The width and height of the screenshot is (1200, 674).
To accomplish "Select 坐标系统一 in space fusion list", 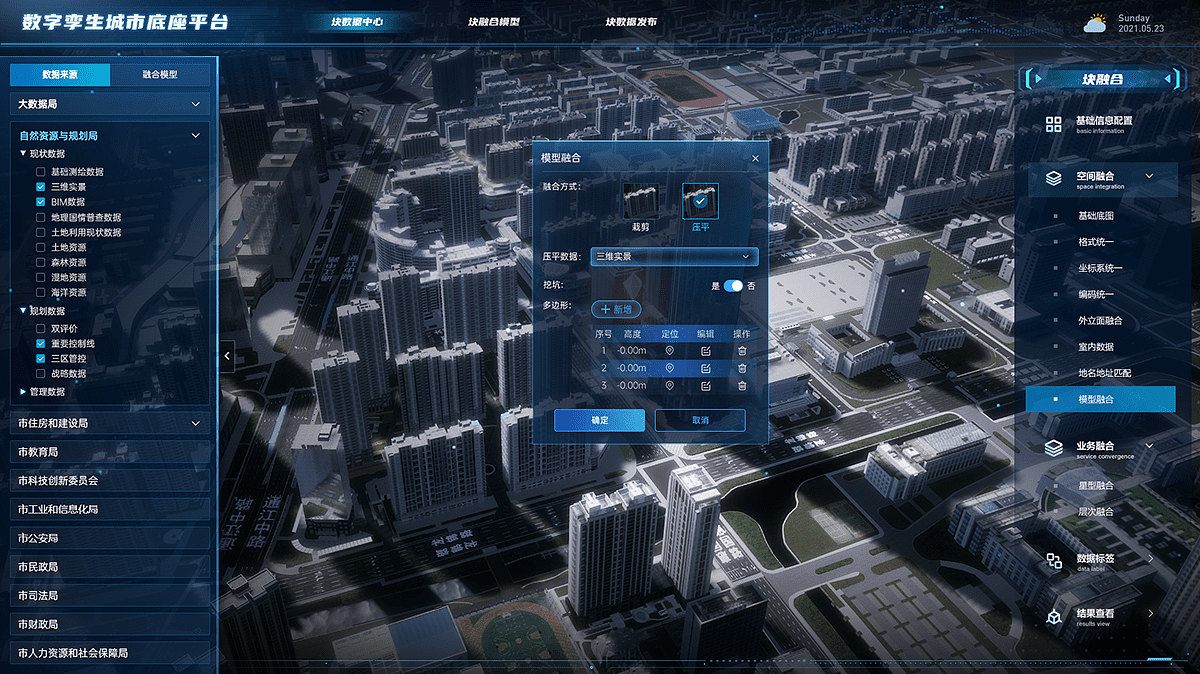I will [1100, 268].
